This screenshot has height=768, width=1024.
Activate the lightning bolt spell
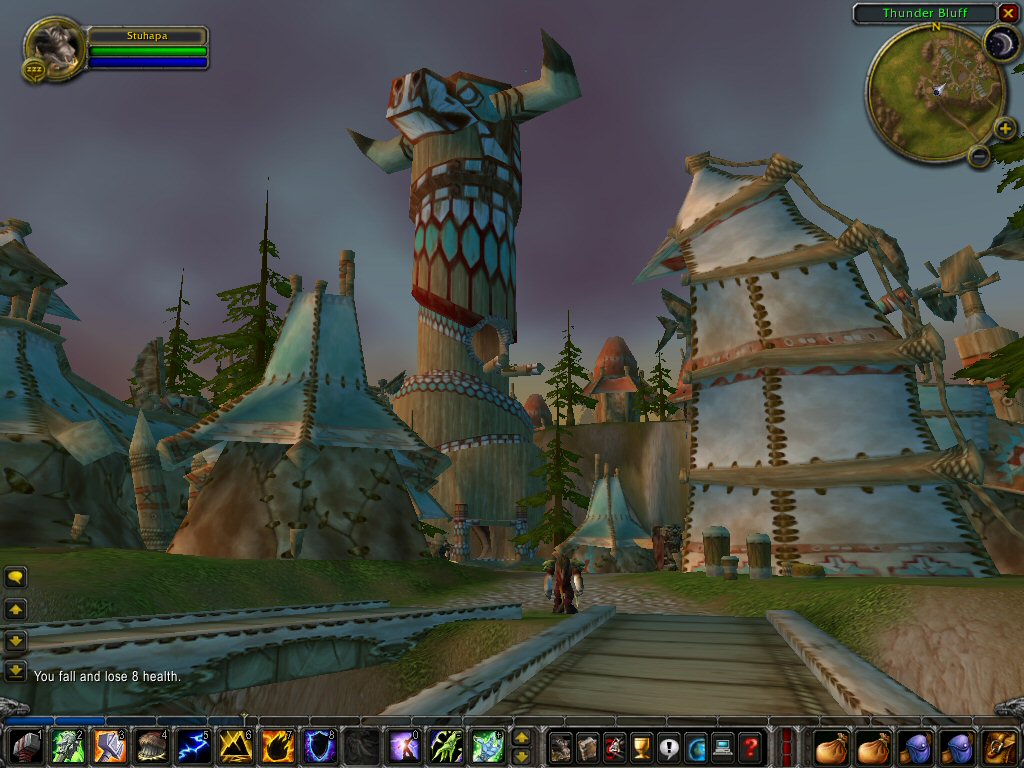193,747
